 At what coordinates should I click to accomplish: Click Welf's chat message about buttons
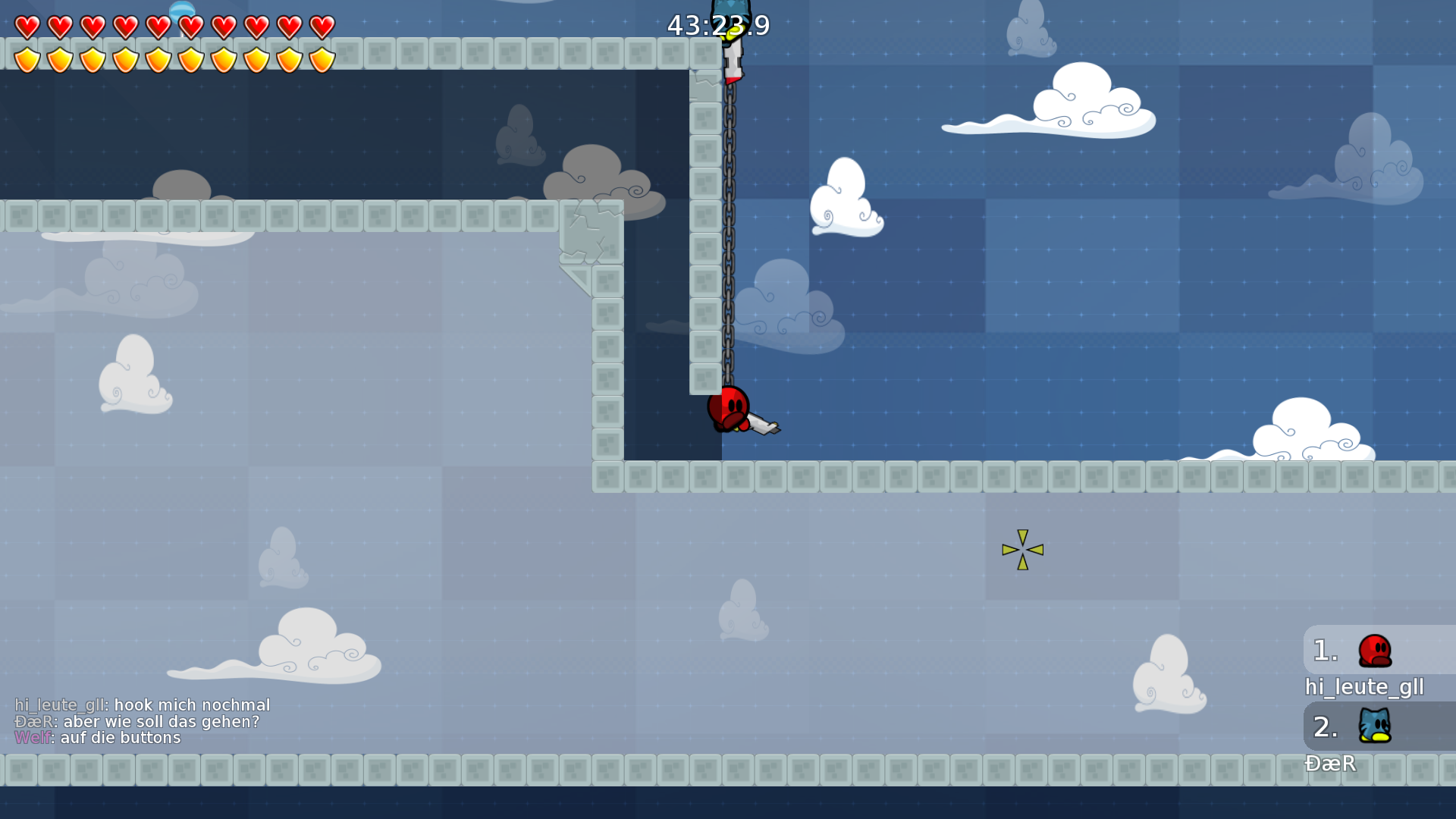tap(99, 737)
